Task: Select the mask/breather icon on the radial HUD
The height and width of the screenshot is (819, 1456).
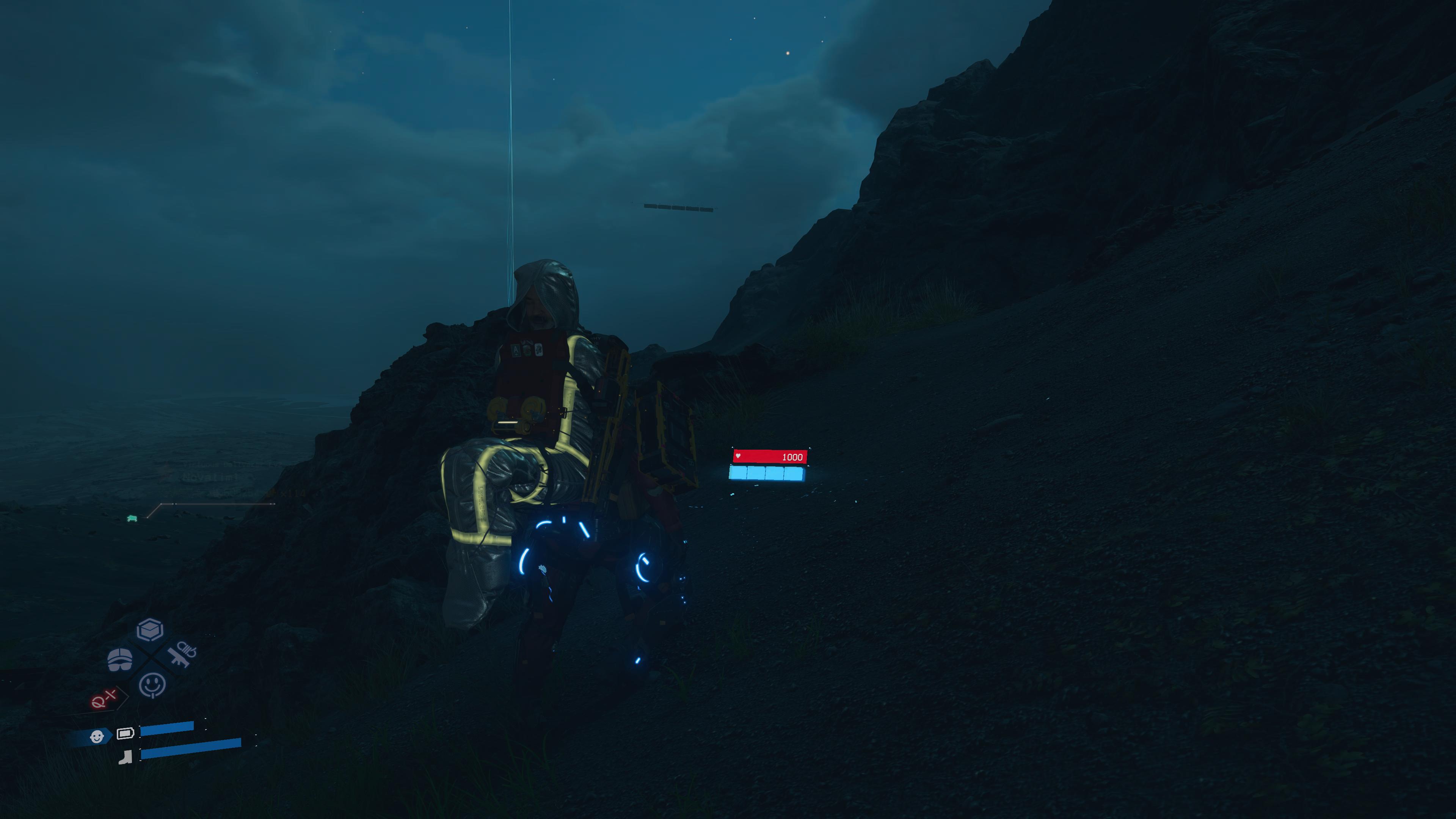Action: (120, 659)
